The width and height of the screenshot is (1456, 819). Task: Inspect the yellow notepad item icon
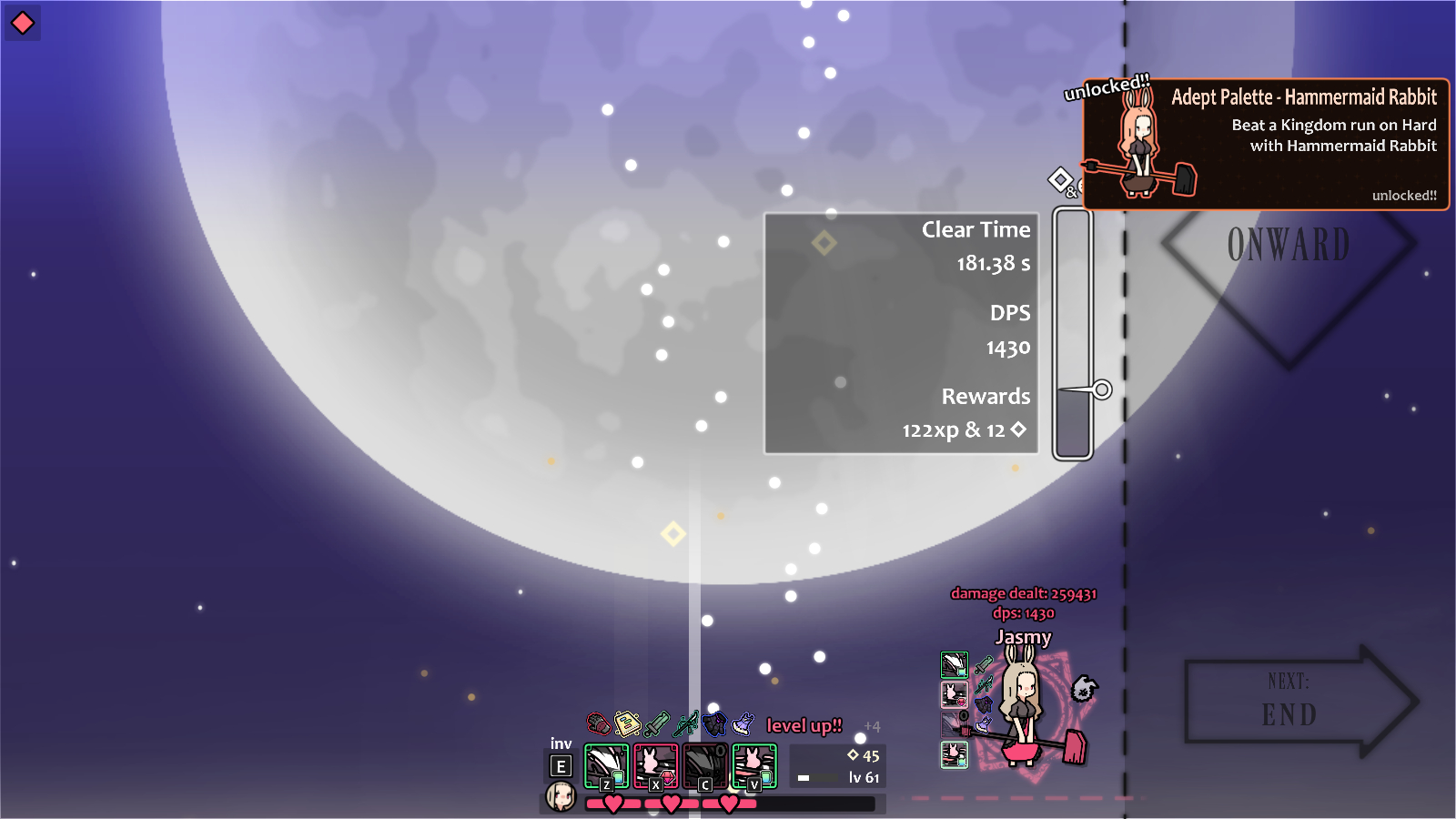pyautogui.click(x=627, y=723)
